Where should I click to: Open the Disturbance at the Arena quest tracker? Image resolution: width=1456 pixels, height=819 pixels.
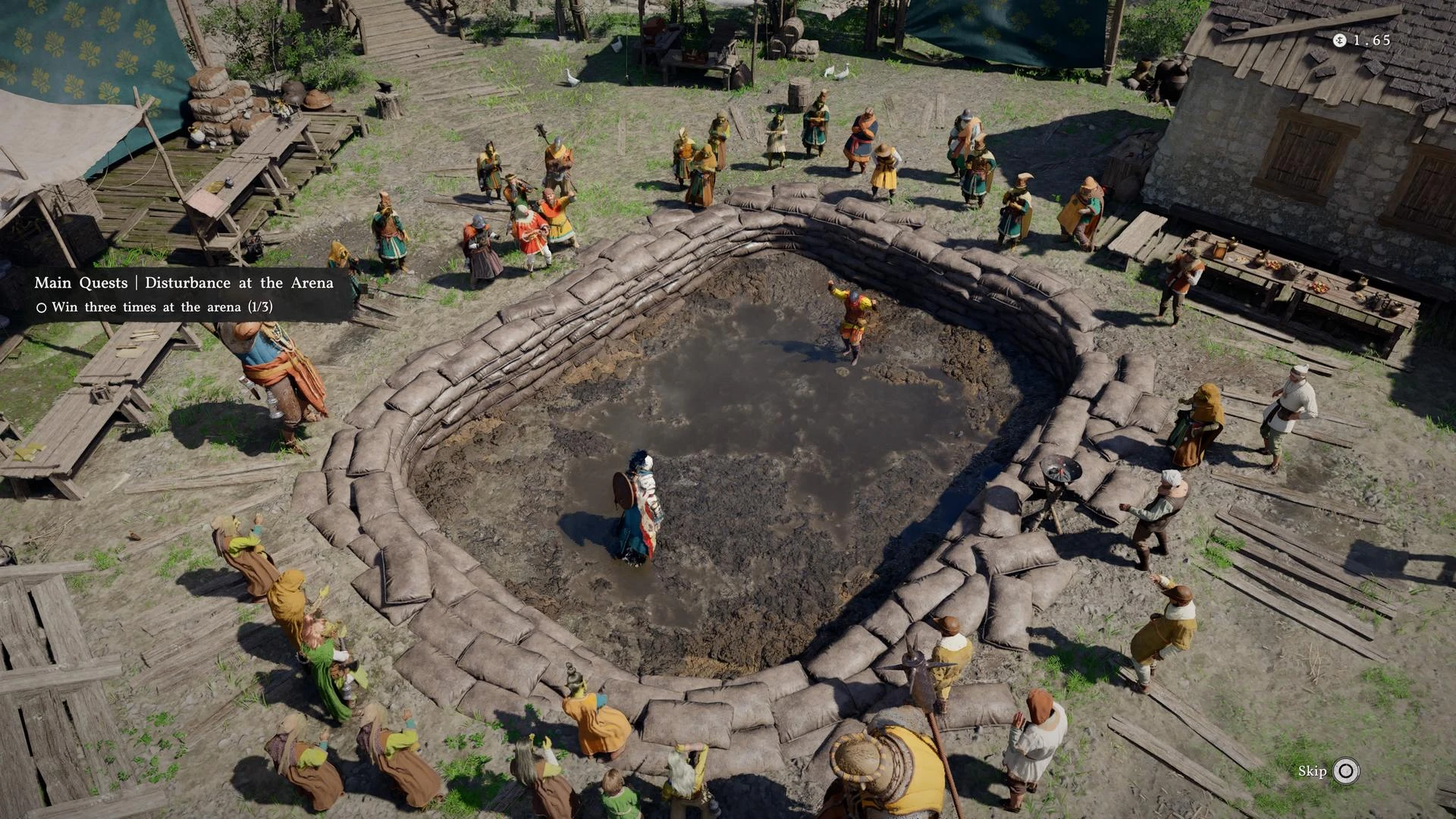click(184, 284)
